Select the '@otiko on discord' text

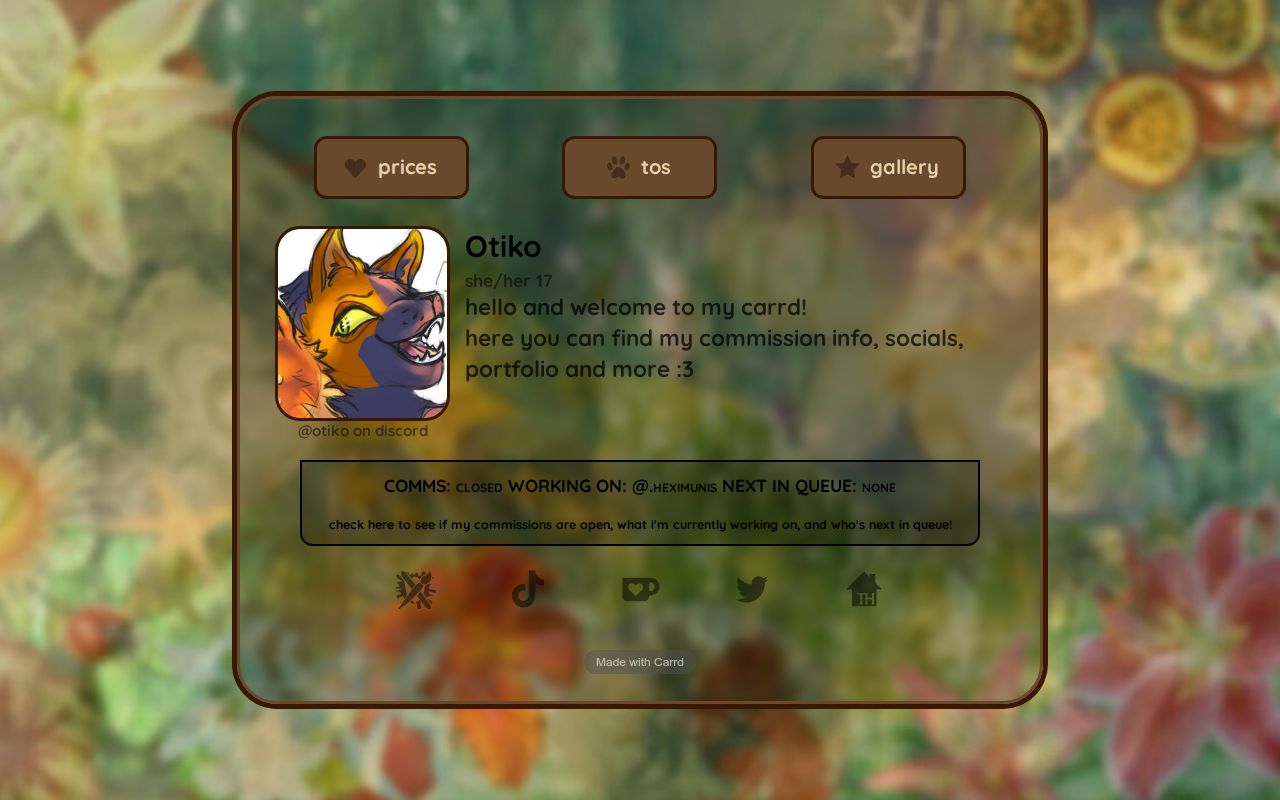[362, 430]
